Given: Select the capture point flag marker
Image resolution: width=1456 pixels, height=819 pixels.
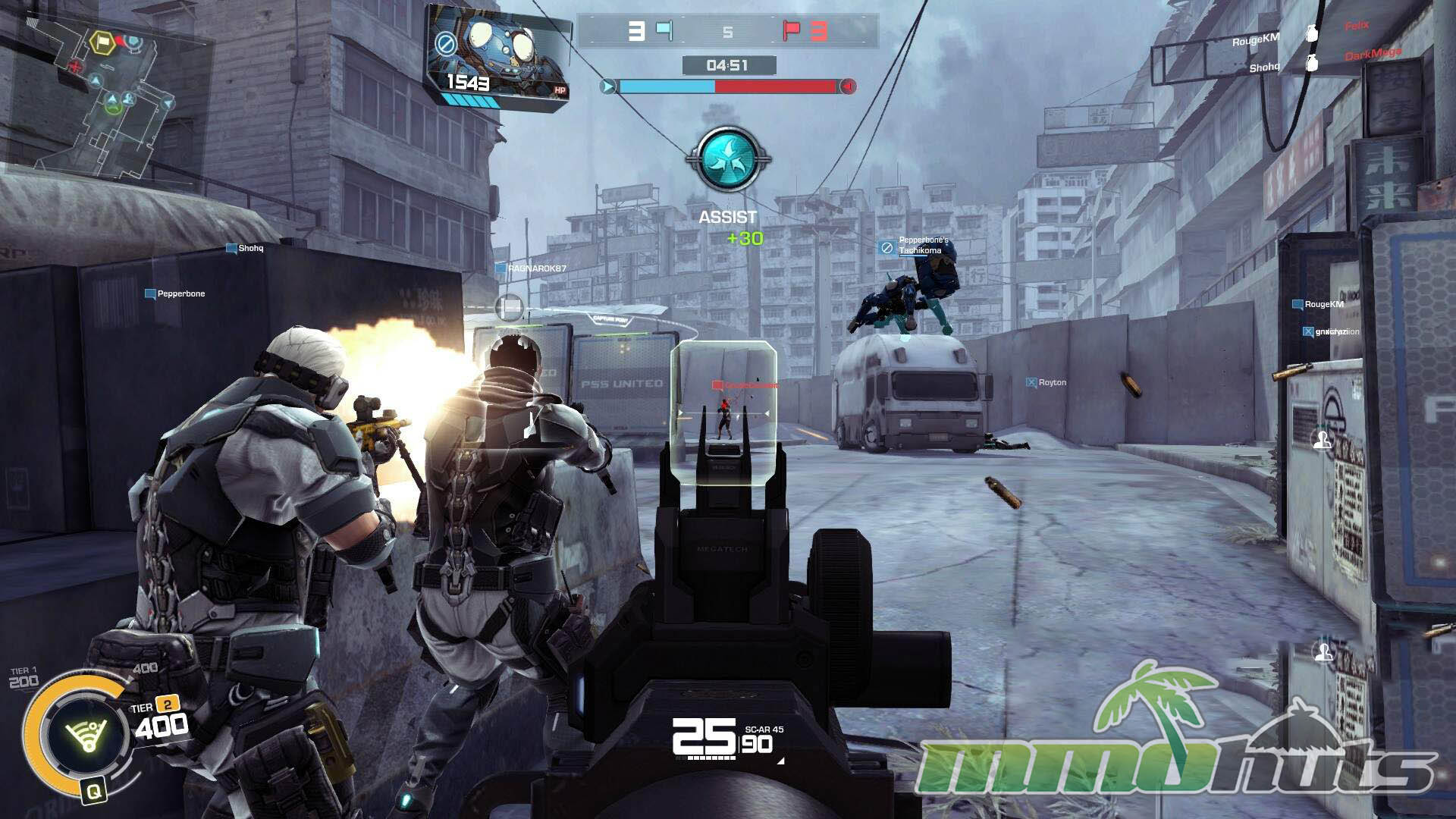Looking at the screenshot, I should (510, 307).
